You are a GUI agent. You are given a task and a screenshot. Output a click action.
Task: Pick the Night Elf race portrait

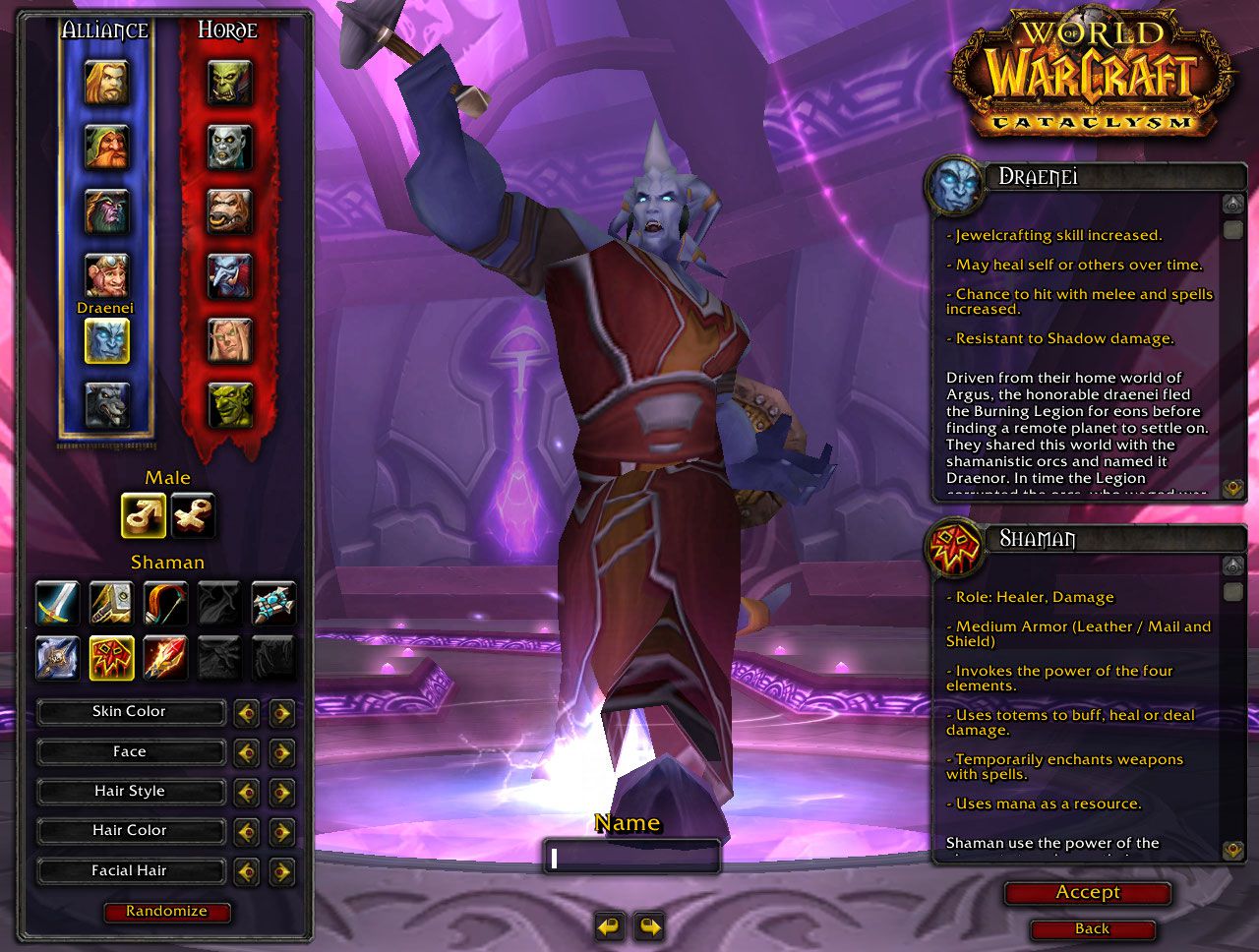pos(106,211)
